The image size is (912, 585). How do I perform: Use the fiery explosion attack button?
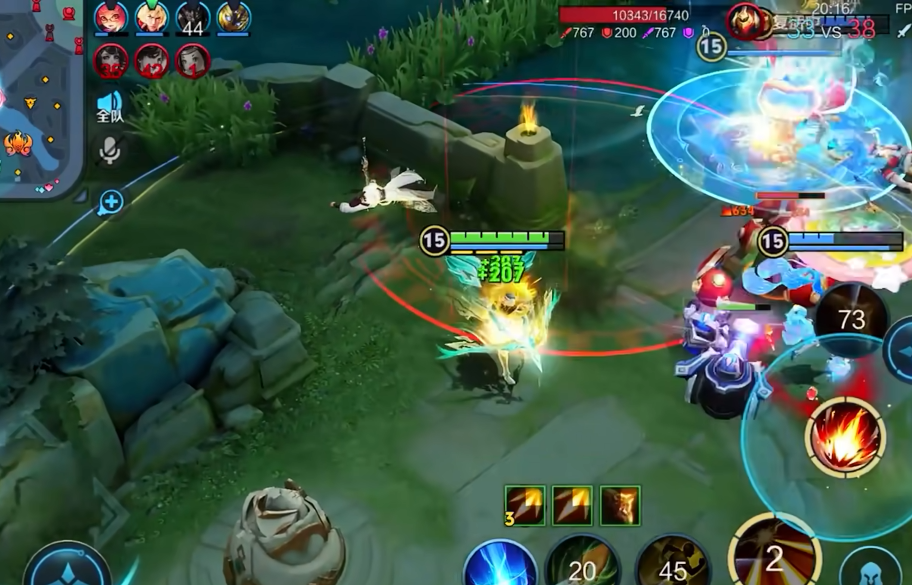point(846,437)
